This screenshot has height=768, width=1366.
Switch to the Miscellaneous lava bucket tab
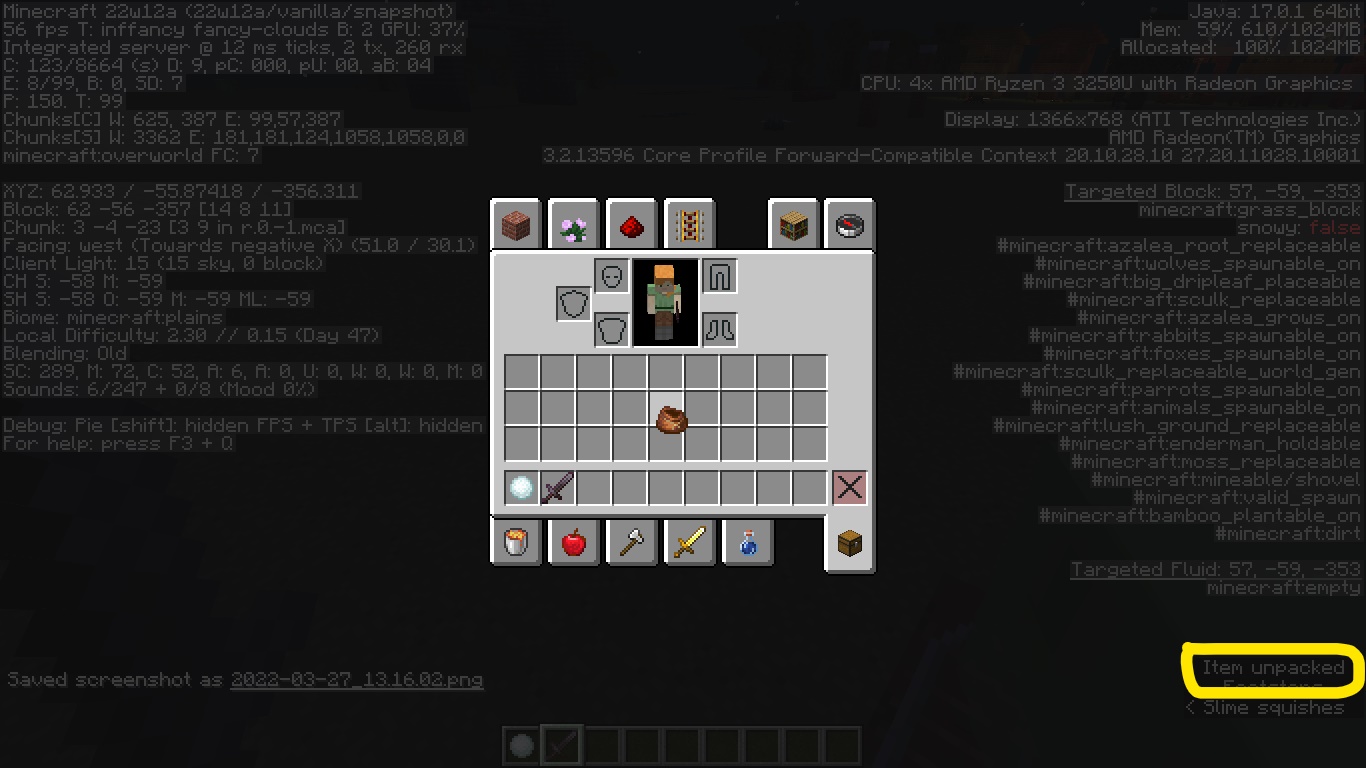pos(516,542)
